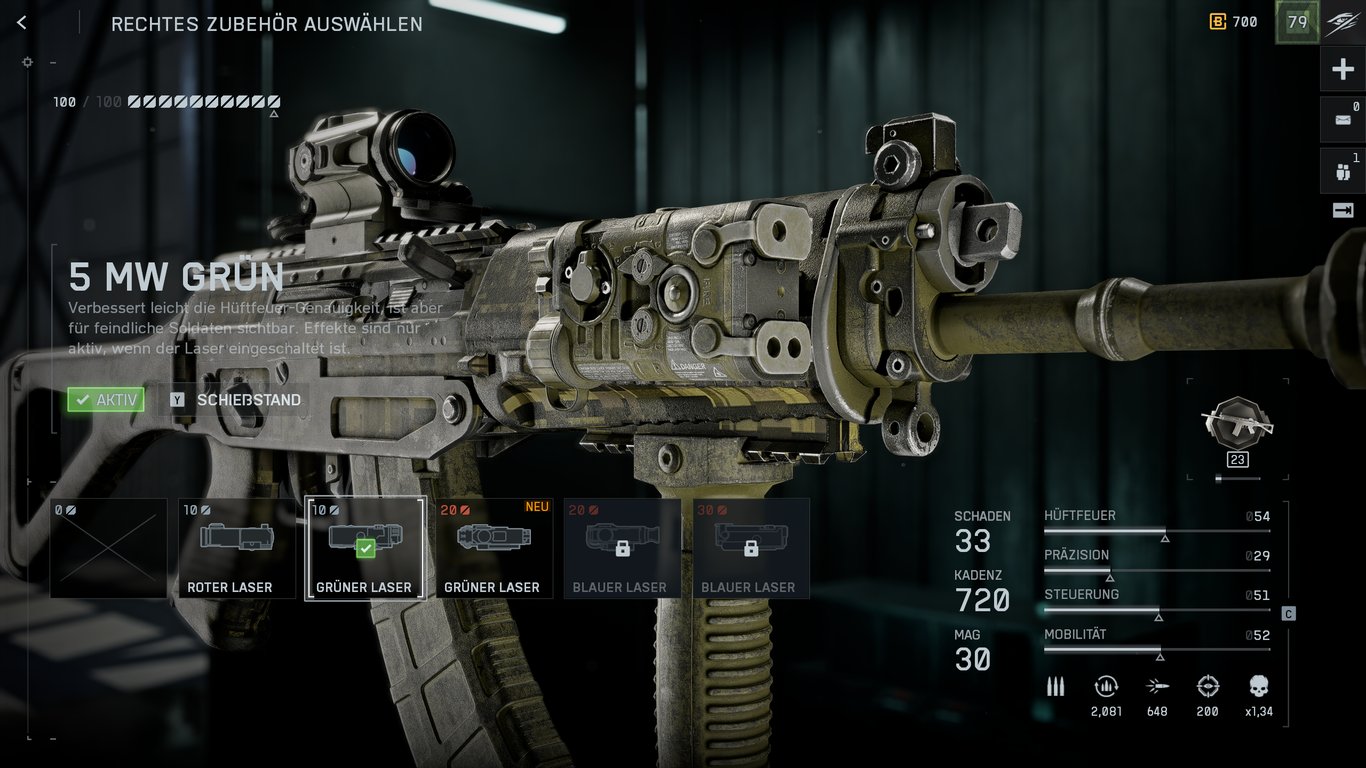Click the locked 20-point Blauer Laser
This screenshot has width=1366, height=768.
click(621, 548)
